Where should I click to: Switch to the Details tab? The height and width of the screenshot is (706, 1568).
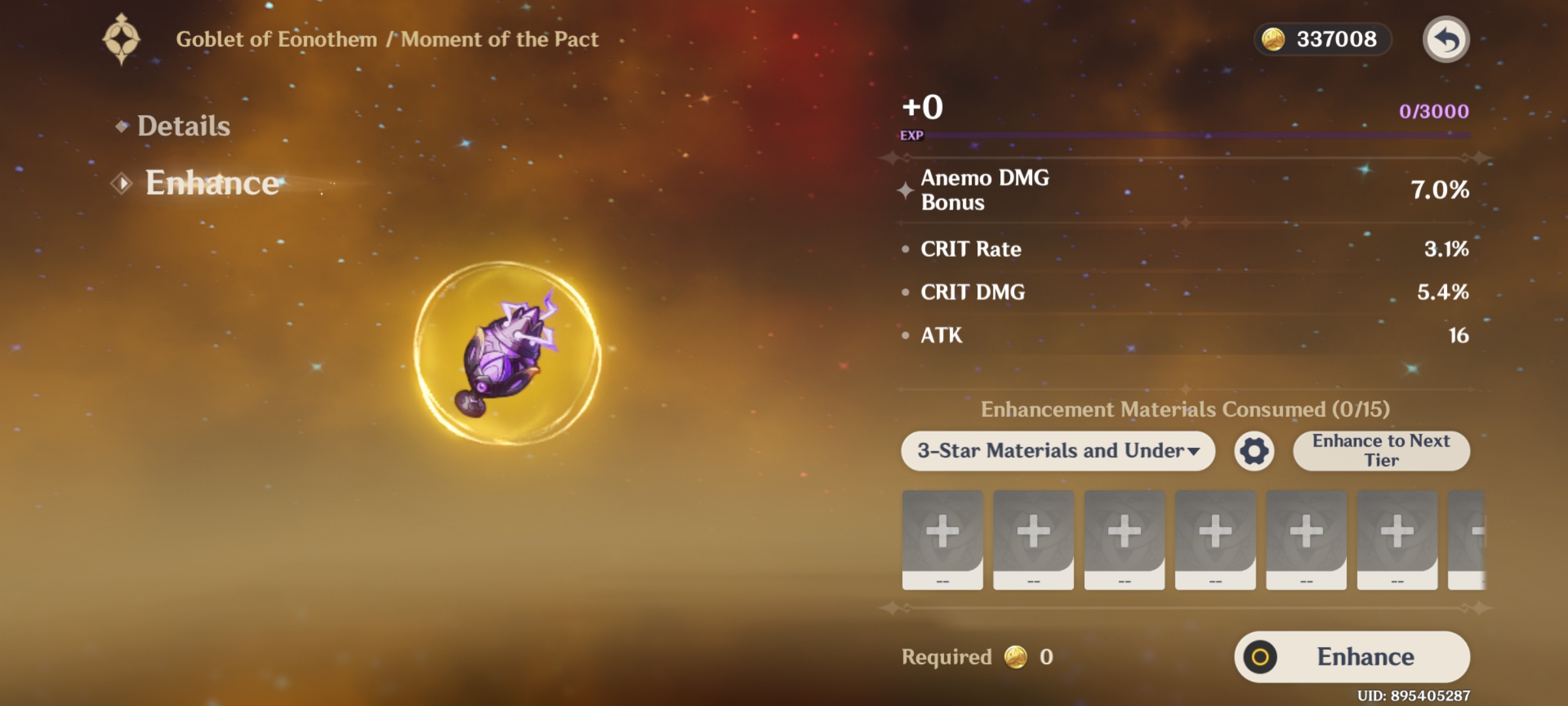(x=183, y=126)
